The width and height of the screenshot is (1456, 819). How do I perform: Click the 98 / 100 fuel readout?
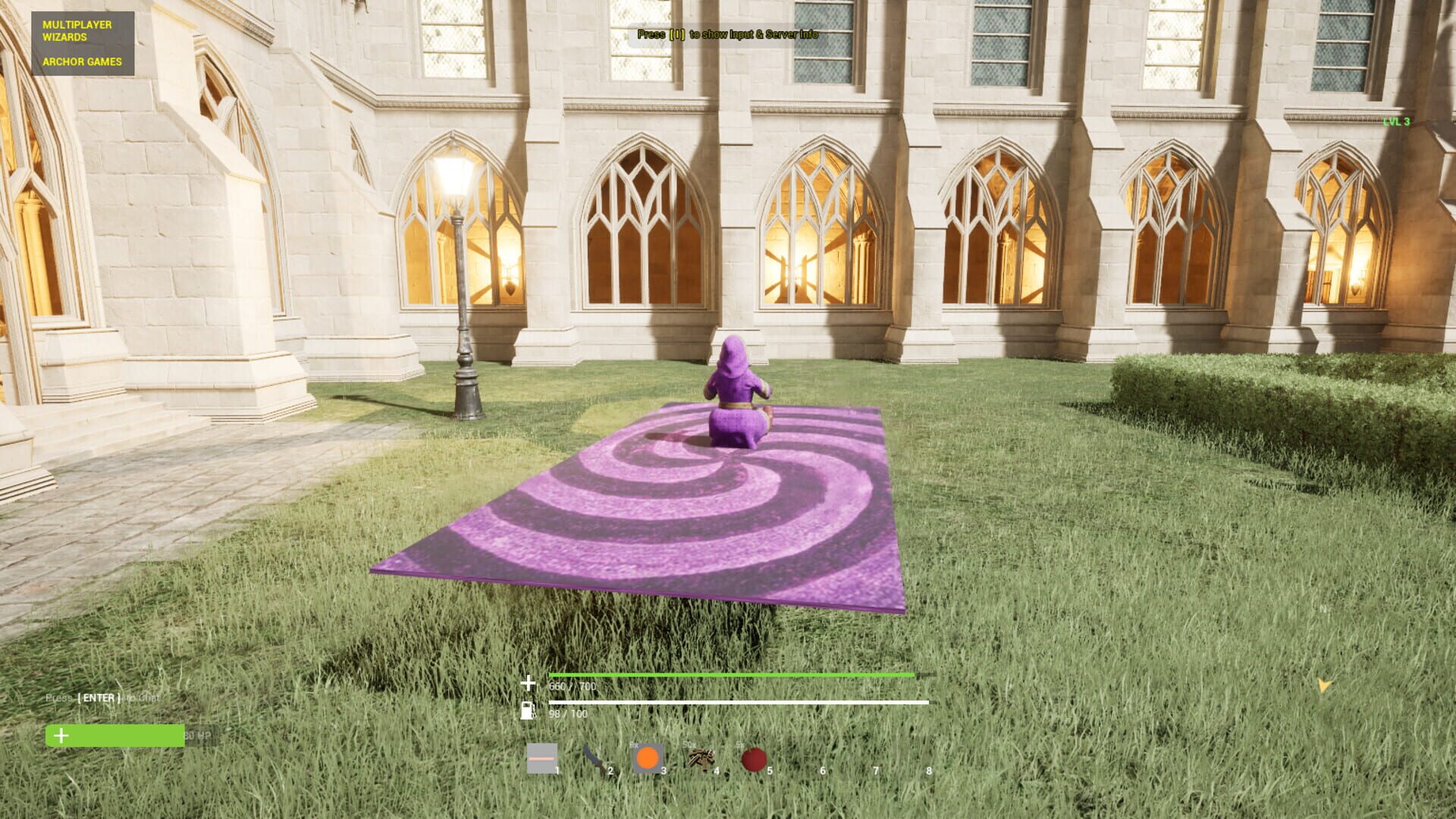570,713
